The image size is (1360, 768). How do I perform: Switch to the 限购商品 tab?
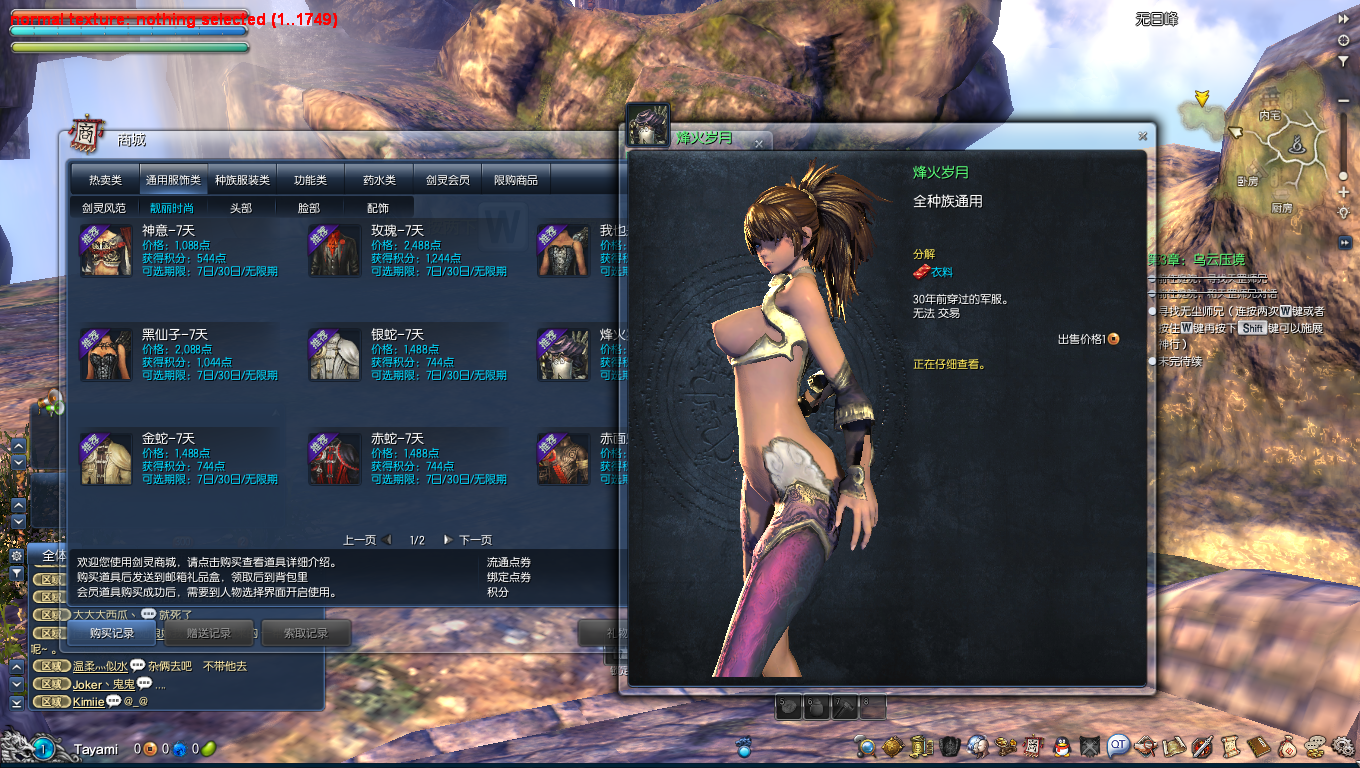[x=516, y=180]
